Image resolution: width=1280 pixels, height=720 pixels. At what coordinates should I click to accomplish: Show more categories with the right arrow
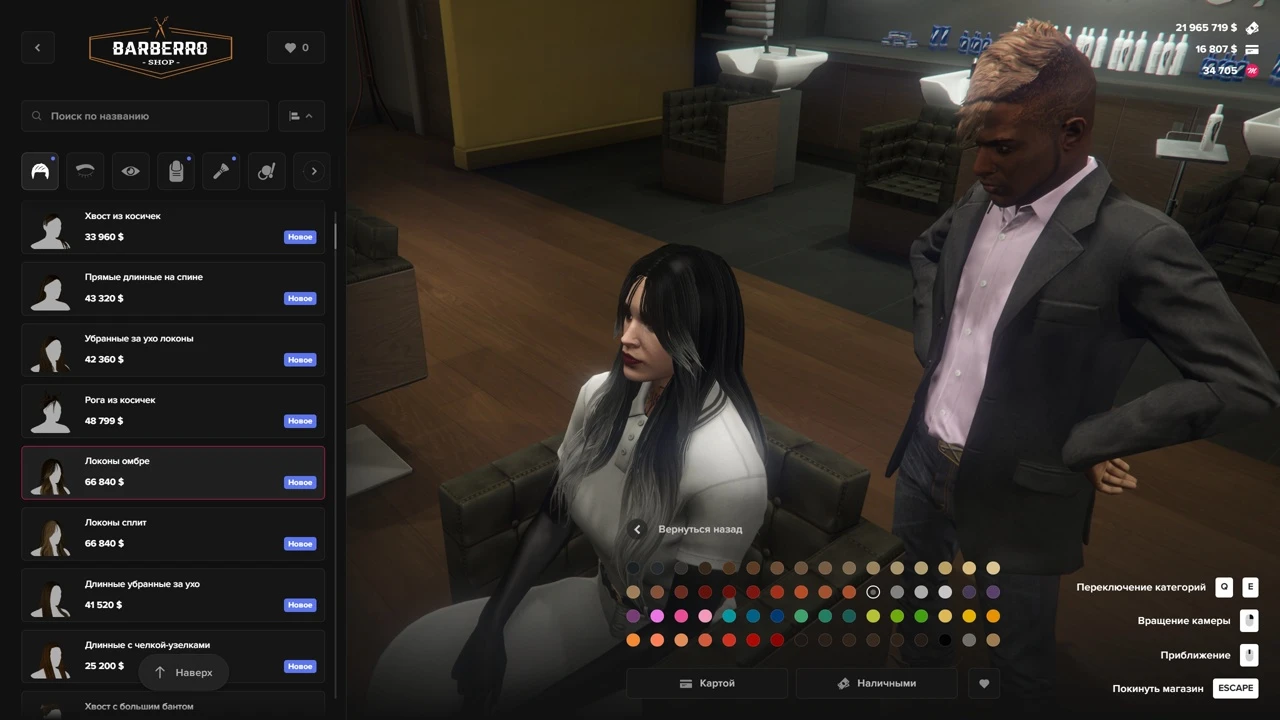point(313,171)
